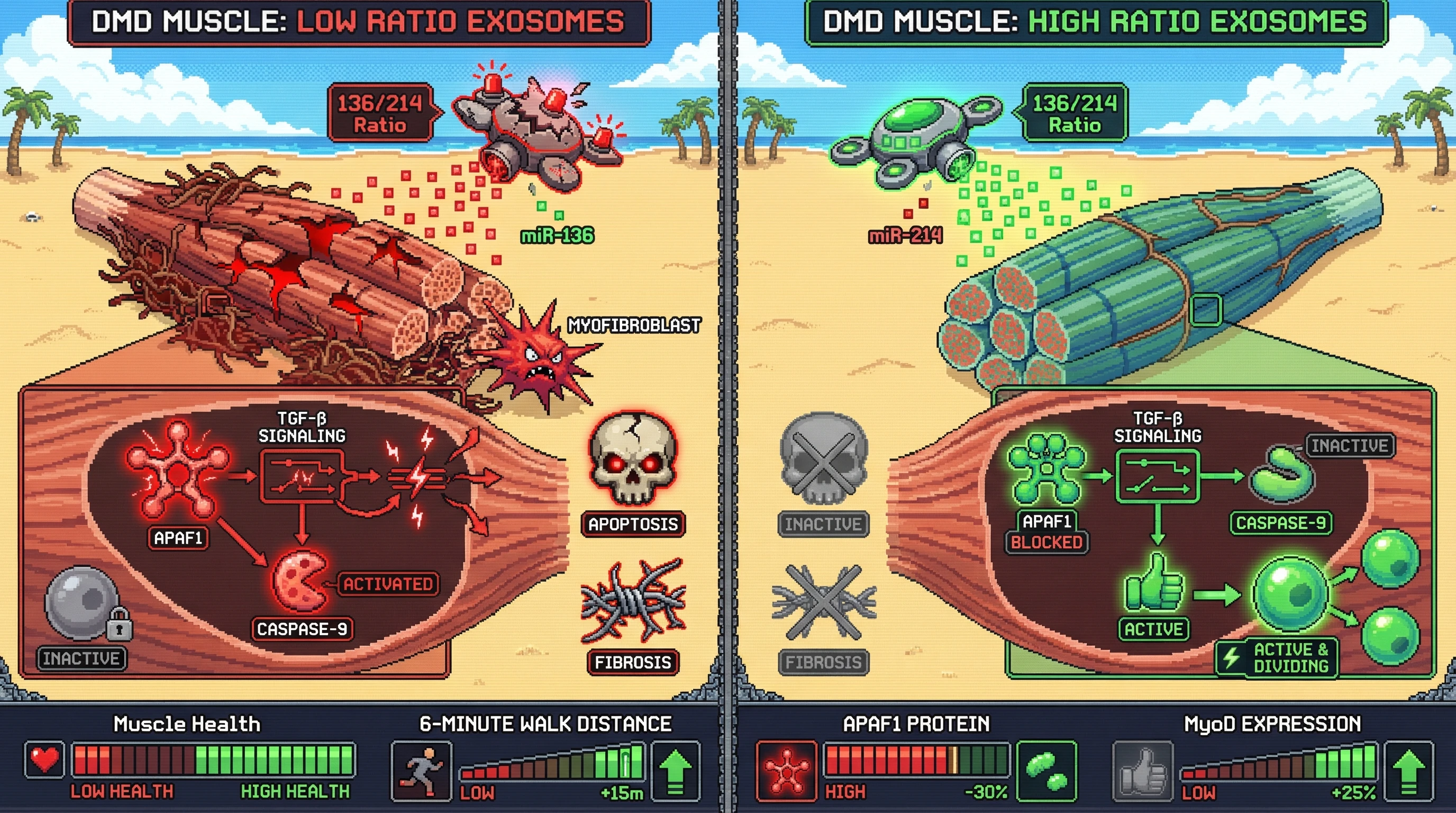The width and height of the screenshot is (1456, 813).
Task: Select the green ACTIVE label under thumbs-up
Action: (1153, 629)
